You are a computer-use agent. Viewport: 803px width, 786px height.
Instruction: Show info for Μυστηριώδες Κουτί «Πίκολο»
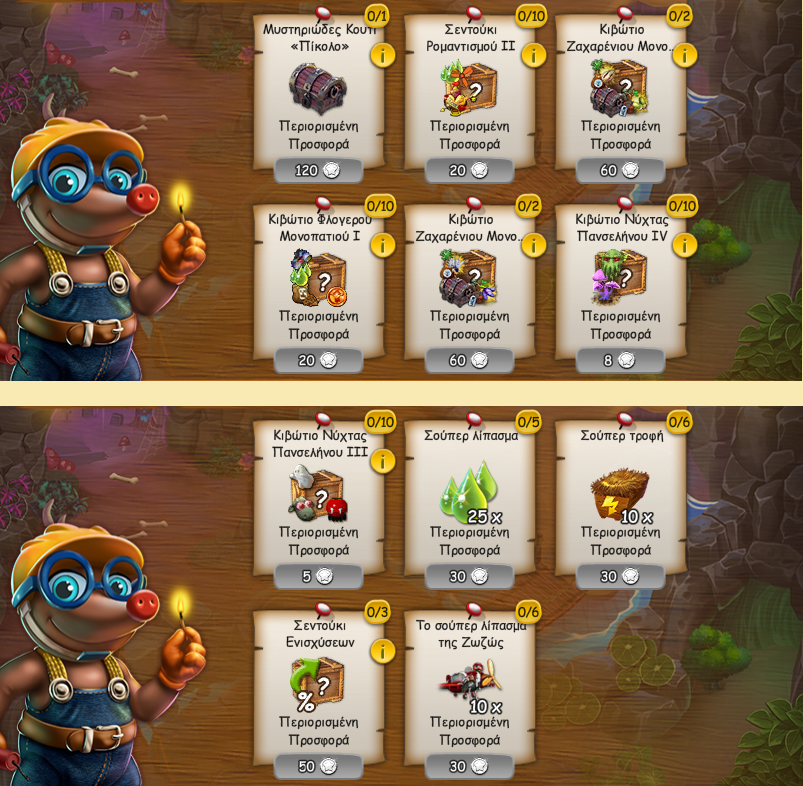[x=382, y=55]
